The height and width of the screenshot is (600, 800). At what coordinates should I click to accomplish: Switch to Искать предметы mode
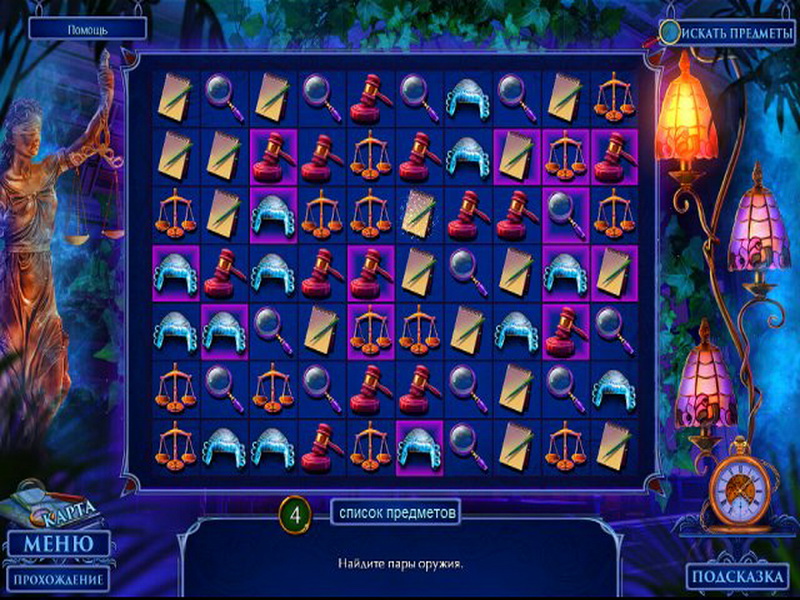point(728,31)
